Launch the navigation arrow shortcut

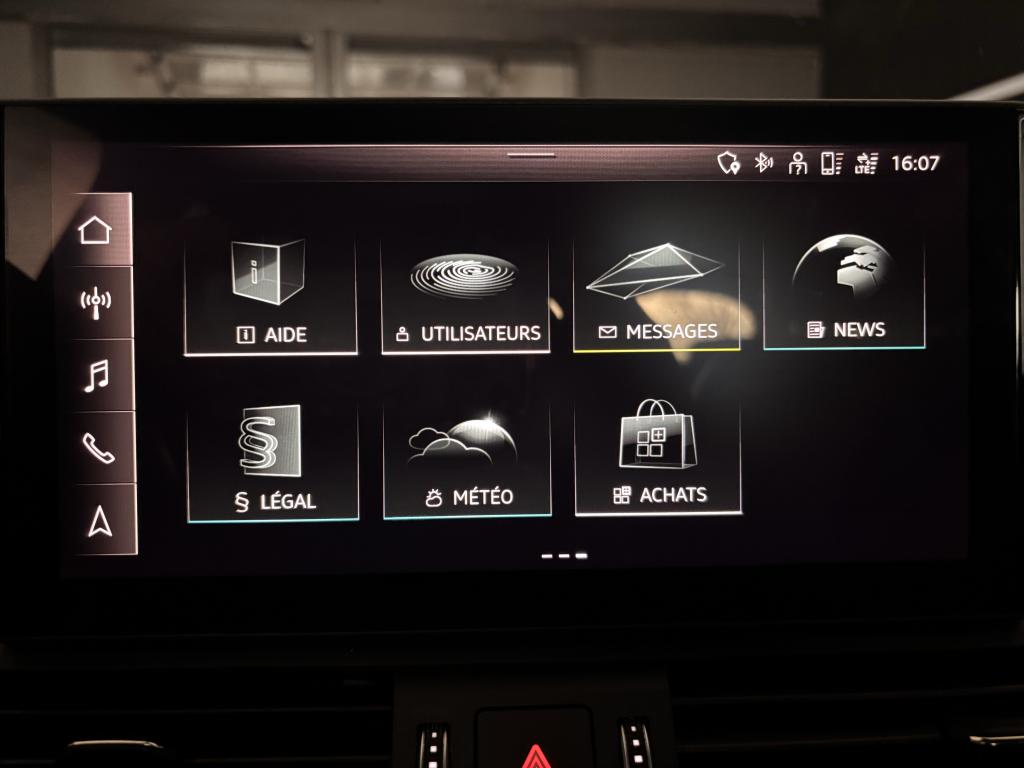(x=100, y=520)
